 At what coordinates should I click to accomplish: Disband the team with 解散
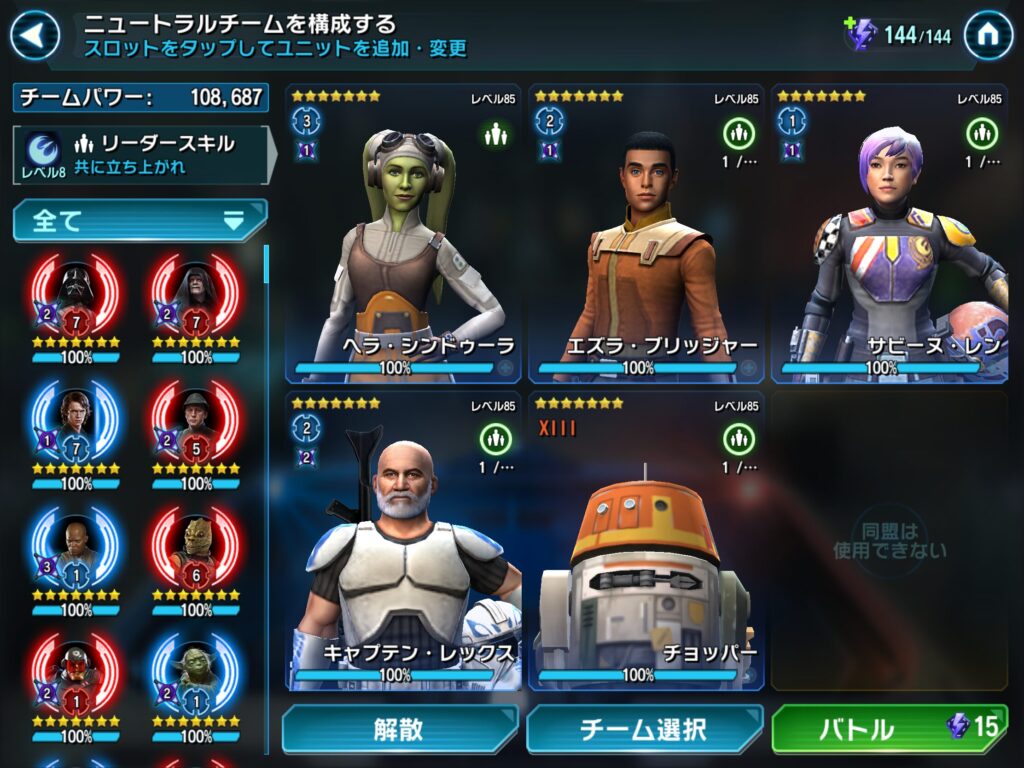point(400,730)
